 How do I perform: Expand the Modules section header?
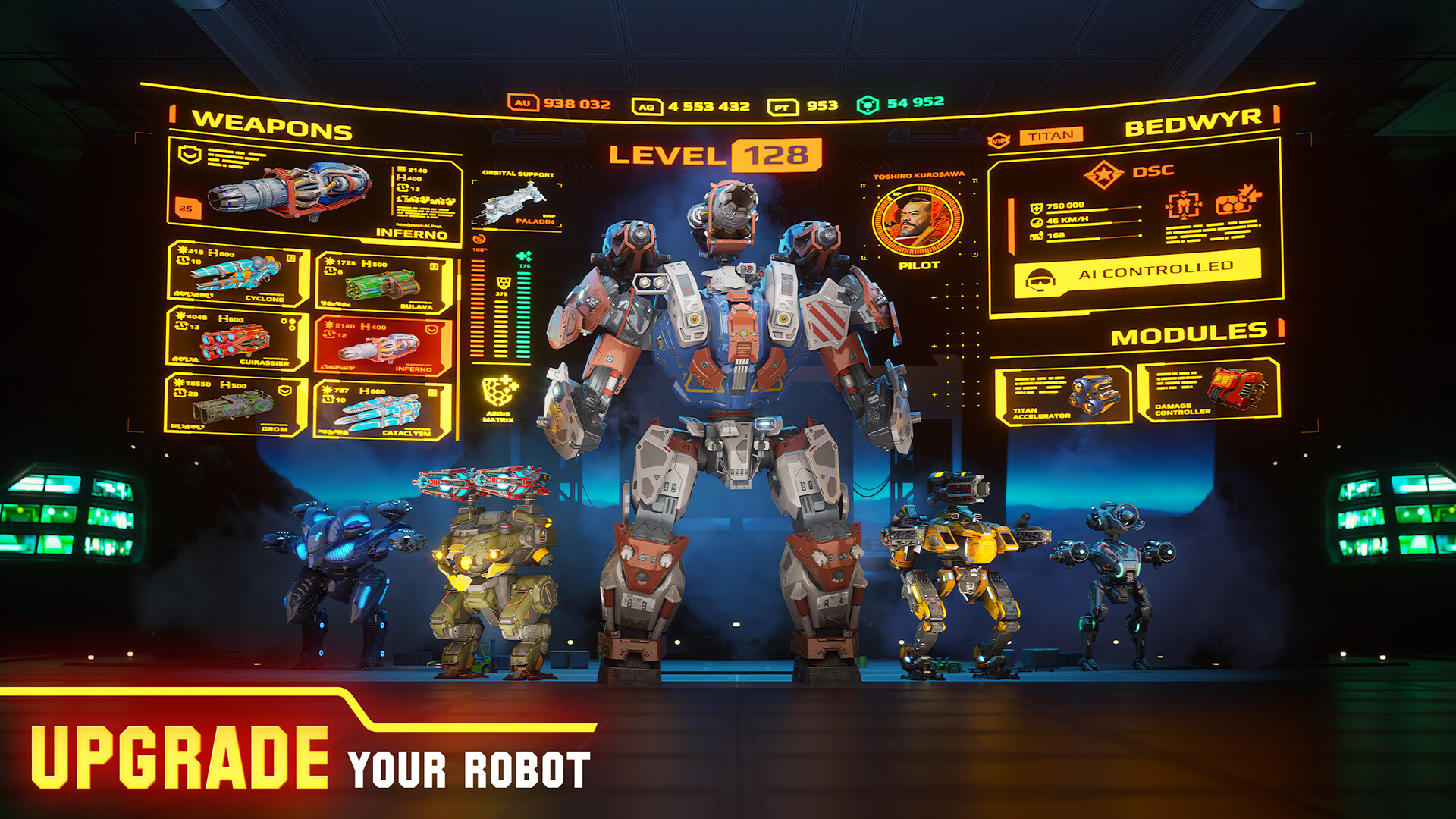[1191, 331]
